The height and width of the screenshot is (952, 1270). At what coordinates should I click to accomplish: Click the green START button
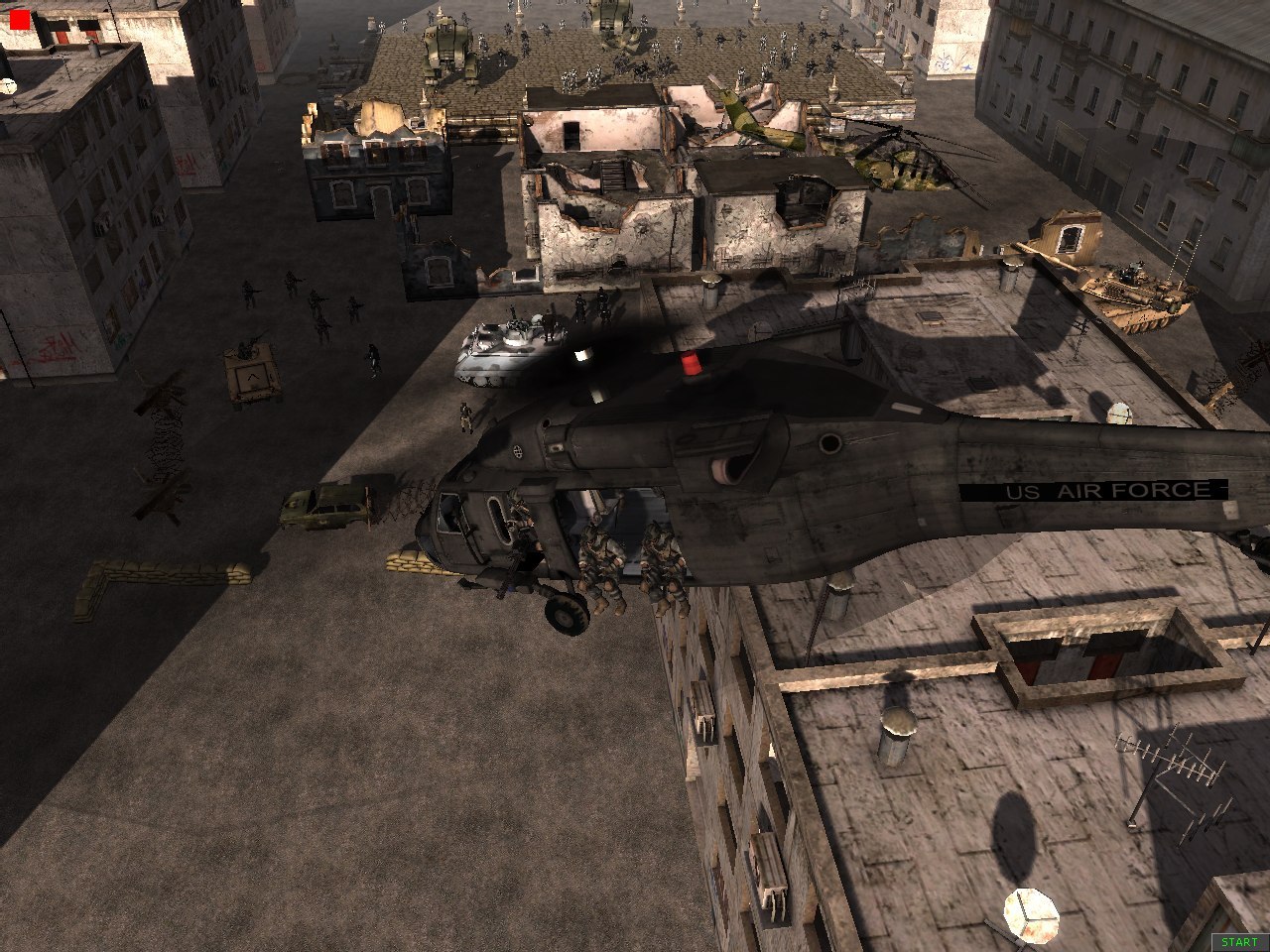point(1239,941)
